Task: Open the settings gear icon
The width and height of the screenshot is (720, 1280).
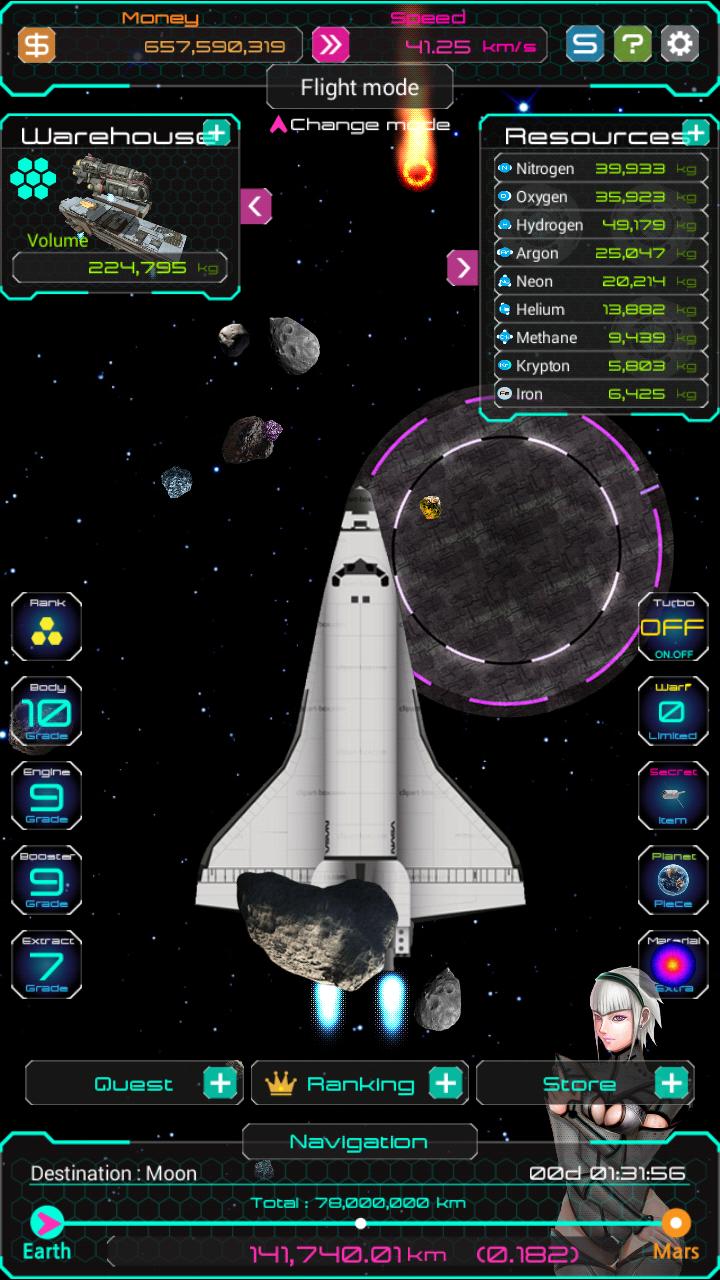Action: pos(679,44)
